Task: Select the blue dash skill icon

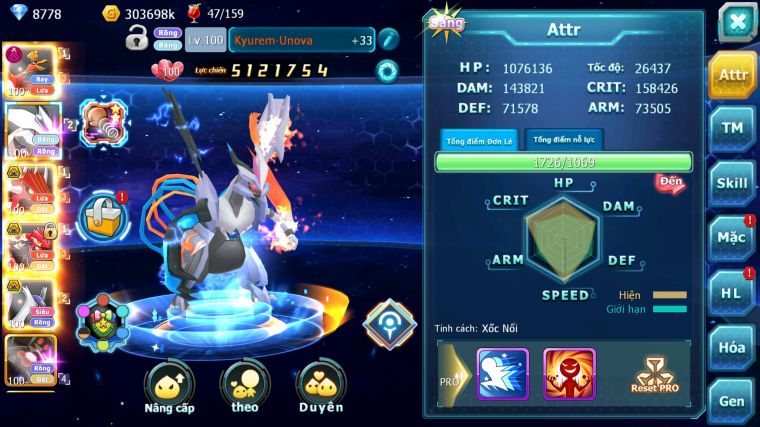Action: [x=502, y=373]
